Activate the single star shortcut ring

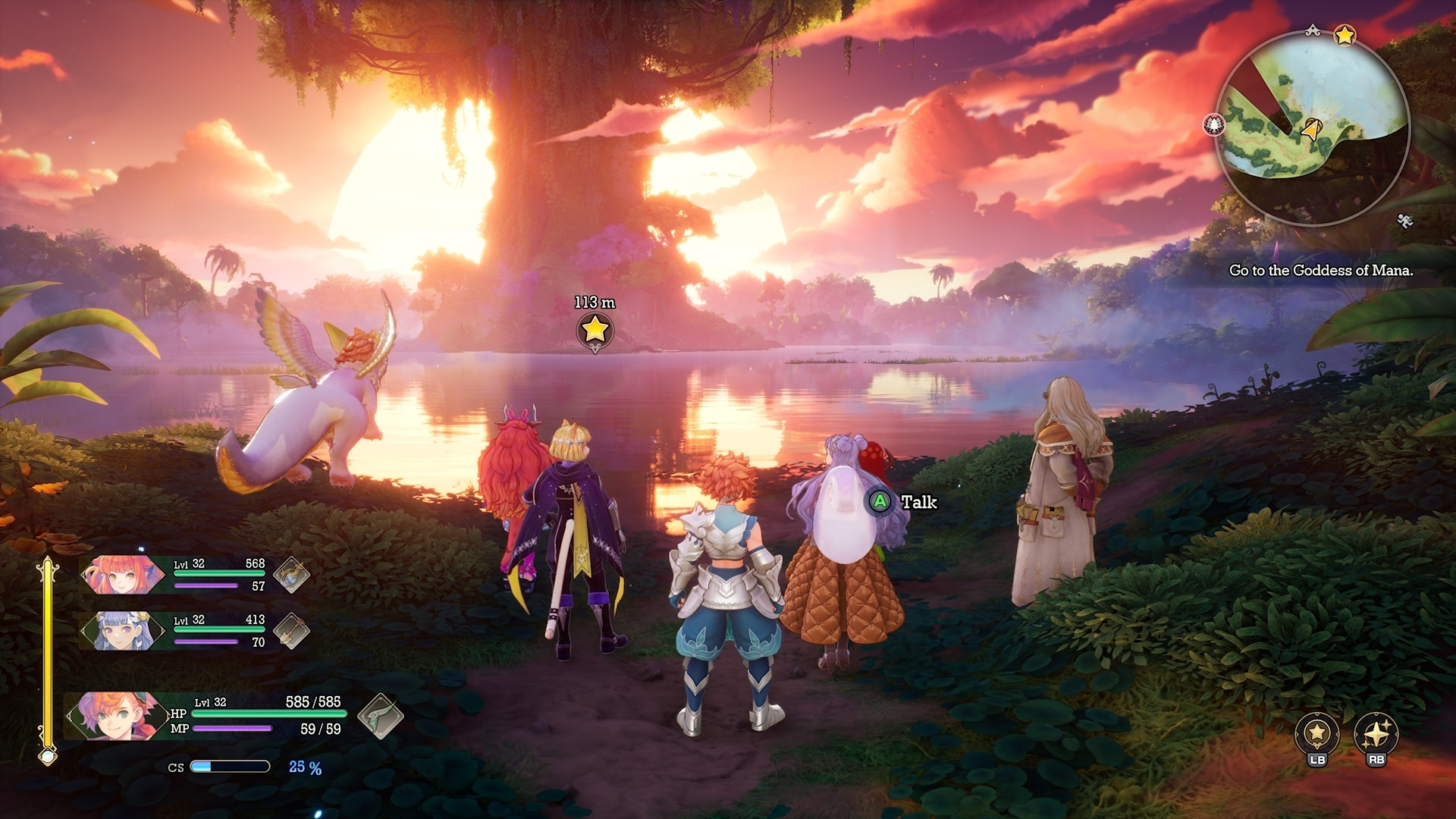click(x=1317, y=734)
